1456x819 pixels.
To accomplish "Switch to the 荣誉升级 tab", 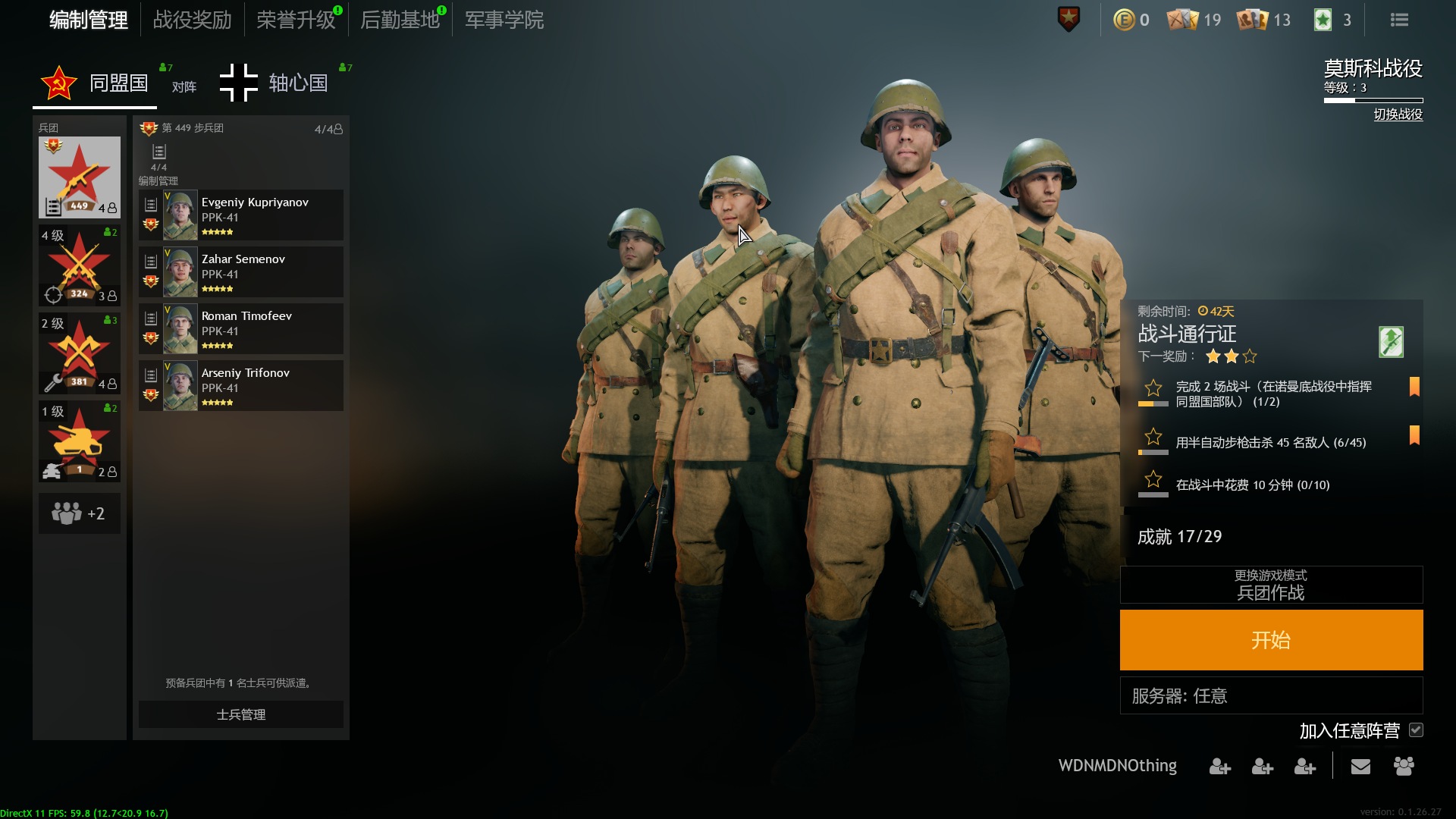I will click(x=296, y=20).
